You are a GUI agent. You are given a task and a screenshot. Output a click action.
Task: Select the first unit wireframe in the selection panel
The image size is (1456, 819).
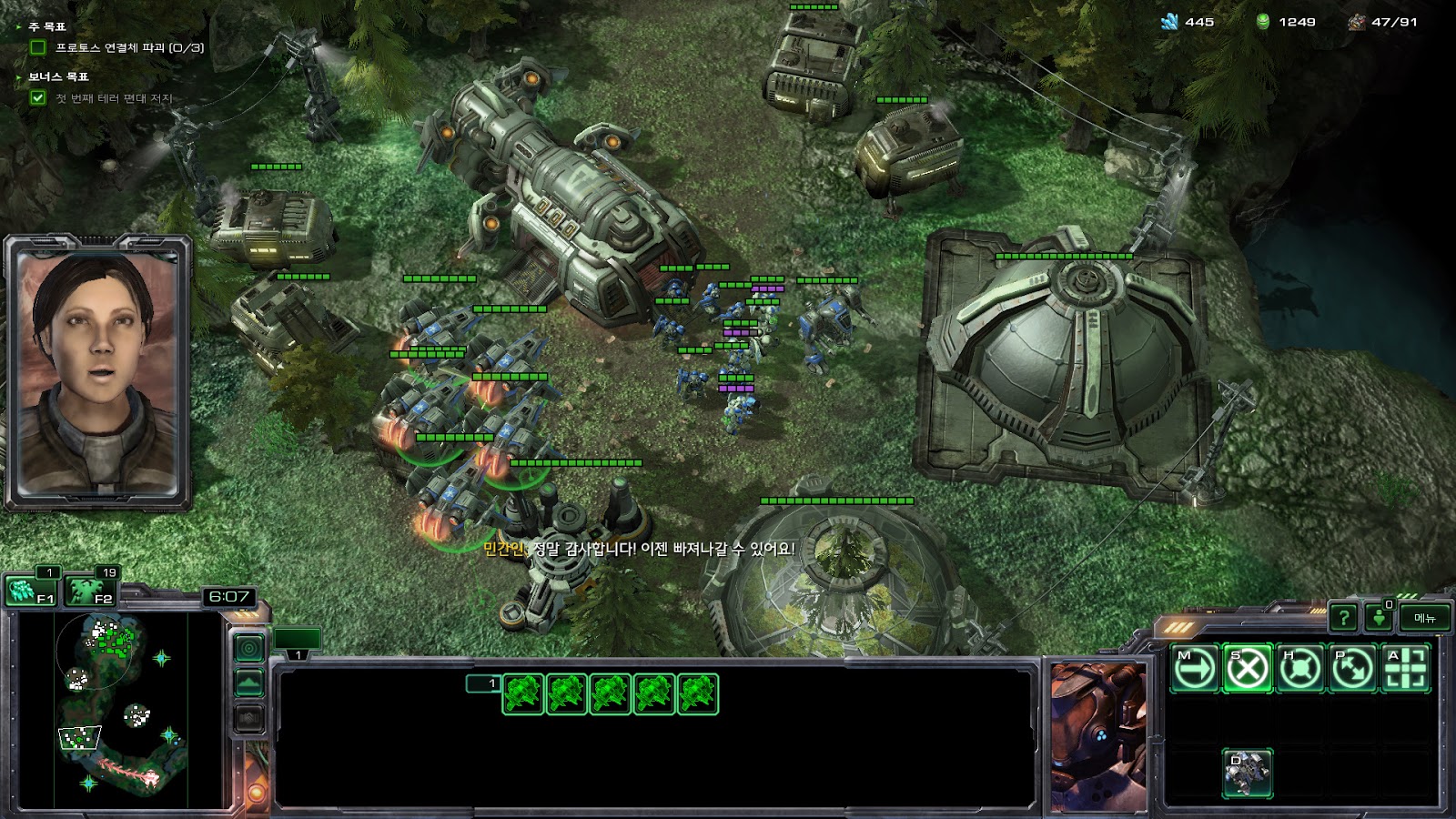tap(522, 694)
